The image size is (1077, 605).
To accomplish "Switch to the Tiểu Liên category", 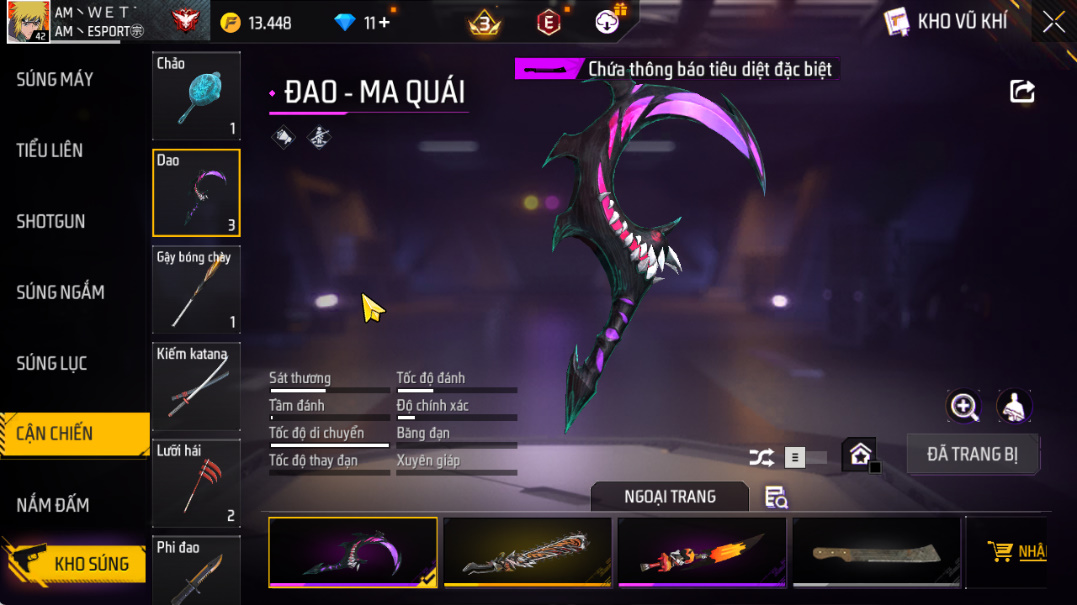I will pyautogui.click(x=50, y=150).
